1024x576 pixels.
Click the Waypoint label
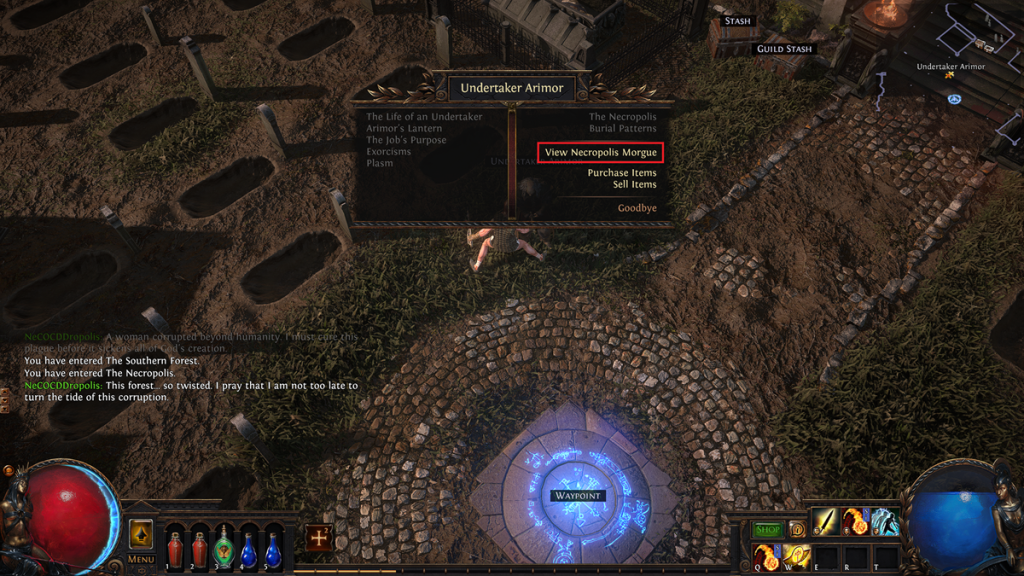click(576, 496)
